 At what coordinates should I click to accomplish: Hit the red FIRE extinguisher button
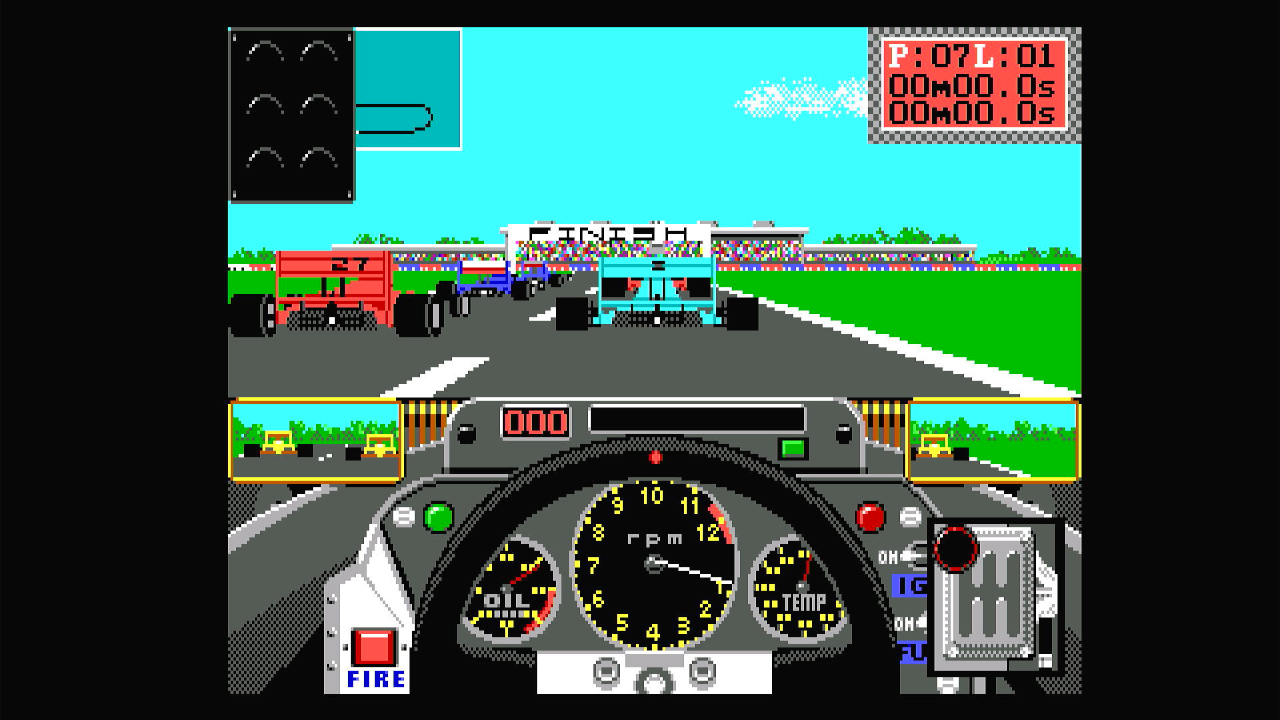point(374,647)
